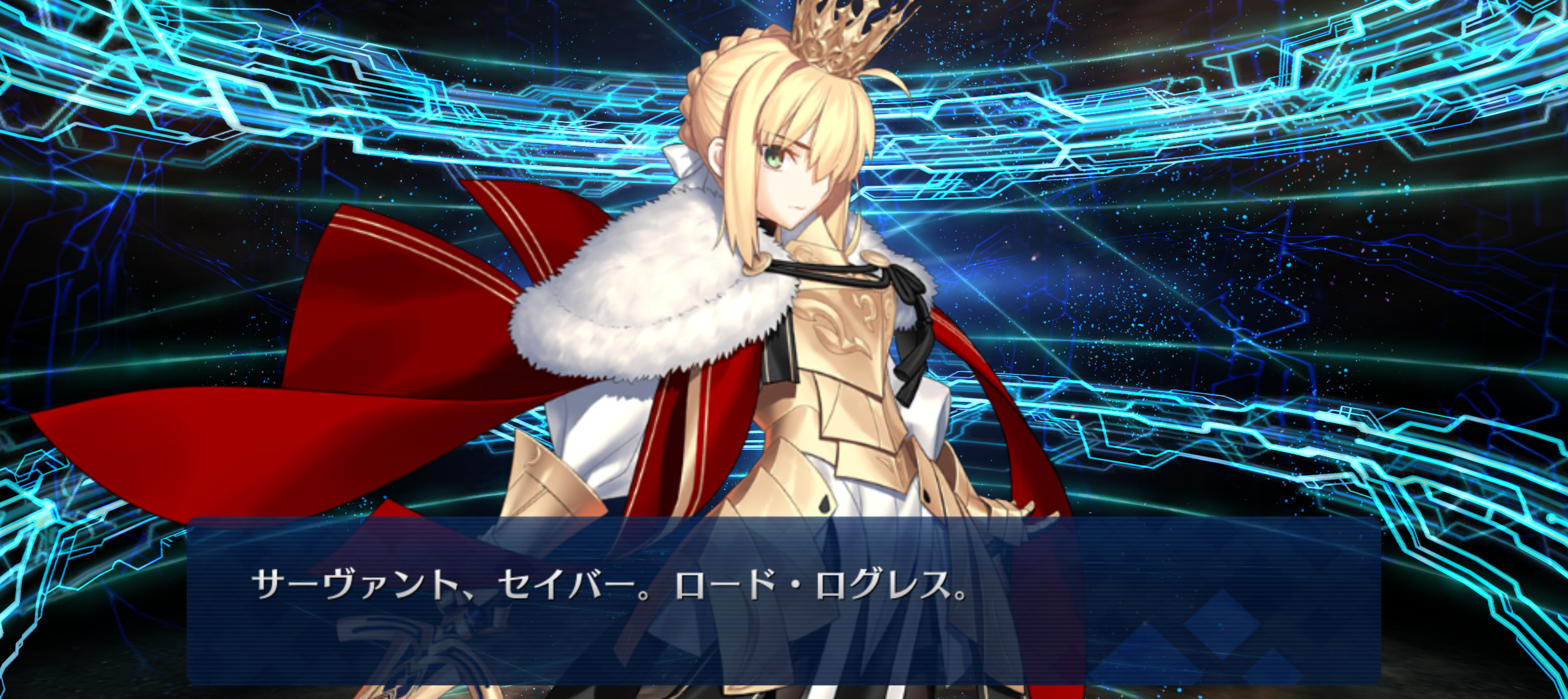Advance the story by clicking the screen center
This screenshot has height=699, width=1568.
(x=784, y=349)
